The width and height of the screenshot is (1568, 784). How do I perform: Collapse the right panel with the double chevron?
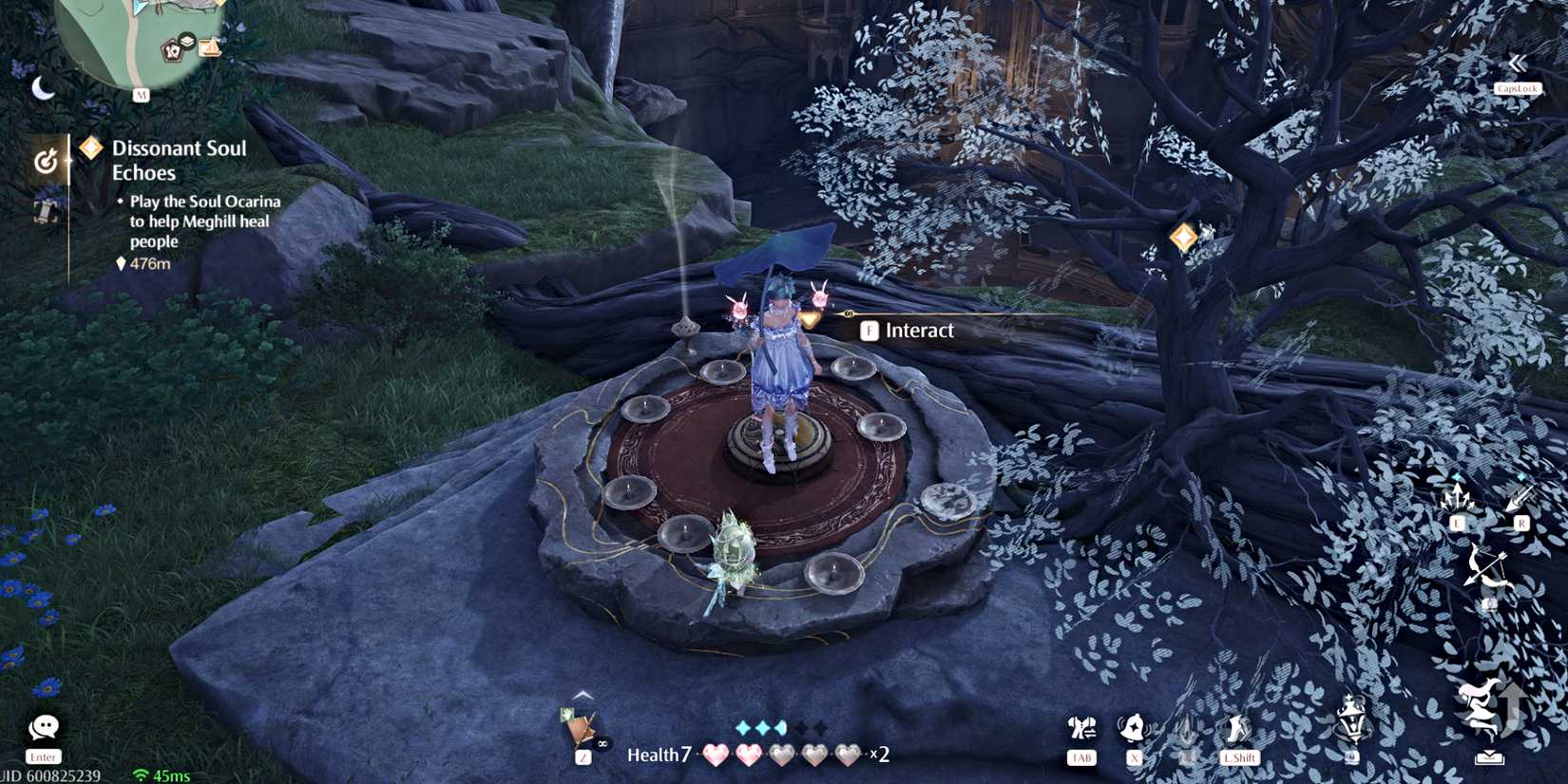click(x=1518, y=62)
